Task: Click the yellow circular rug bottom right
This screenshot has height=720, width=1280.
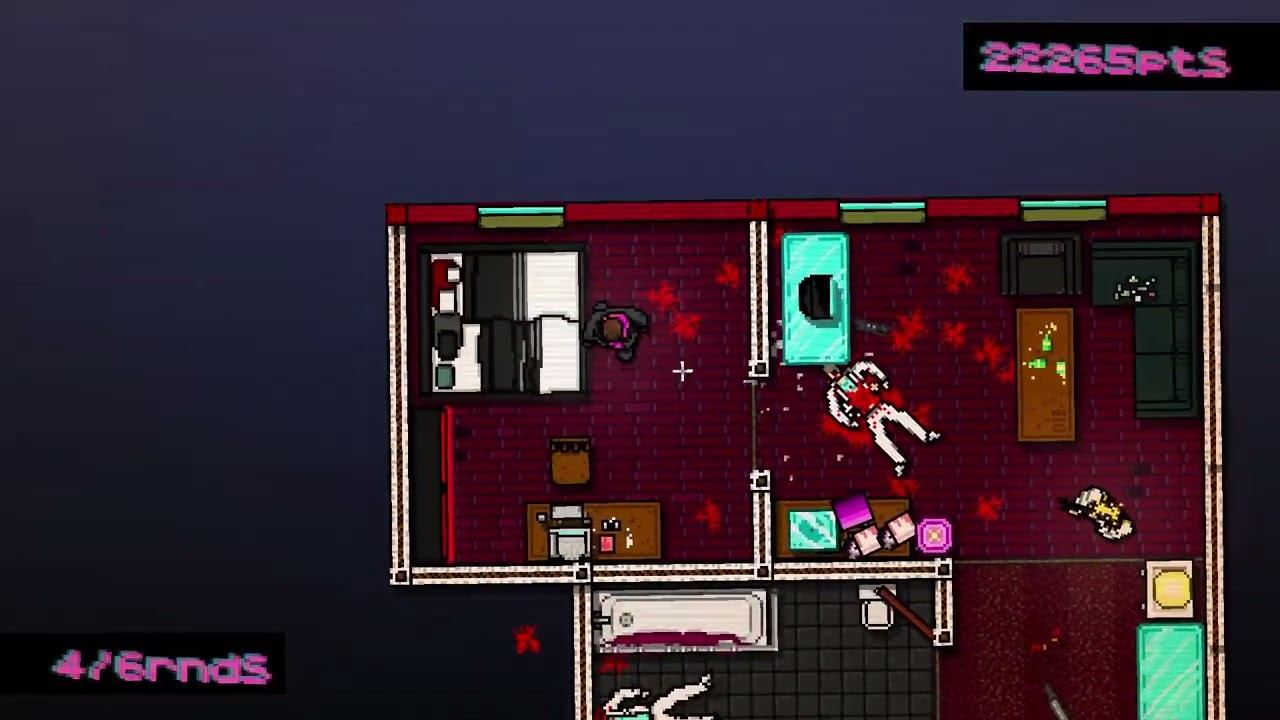Action: 1170,592
